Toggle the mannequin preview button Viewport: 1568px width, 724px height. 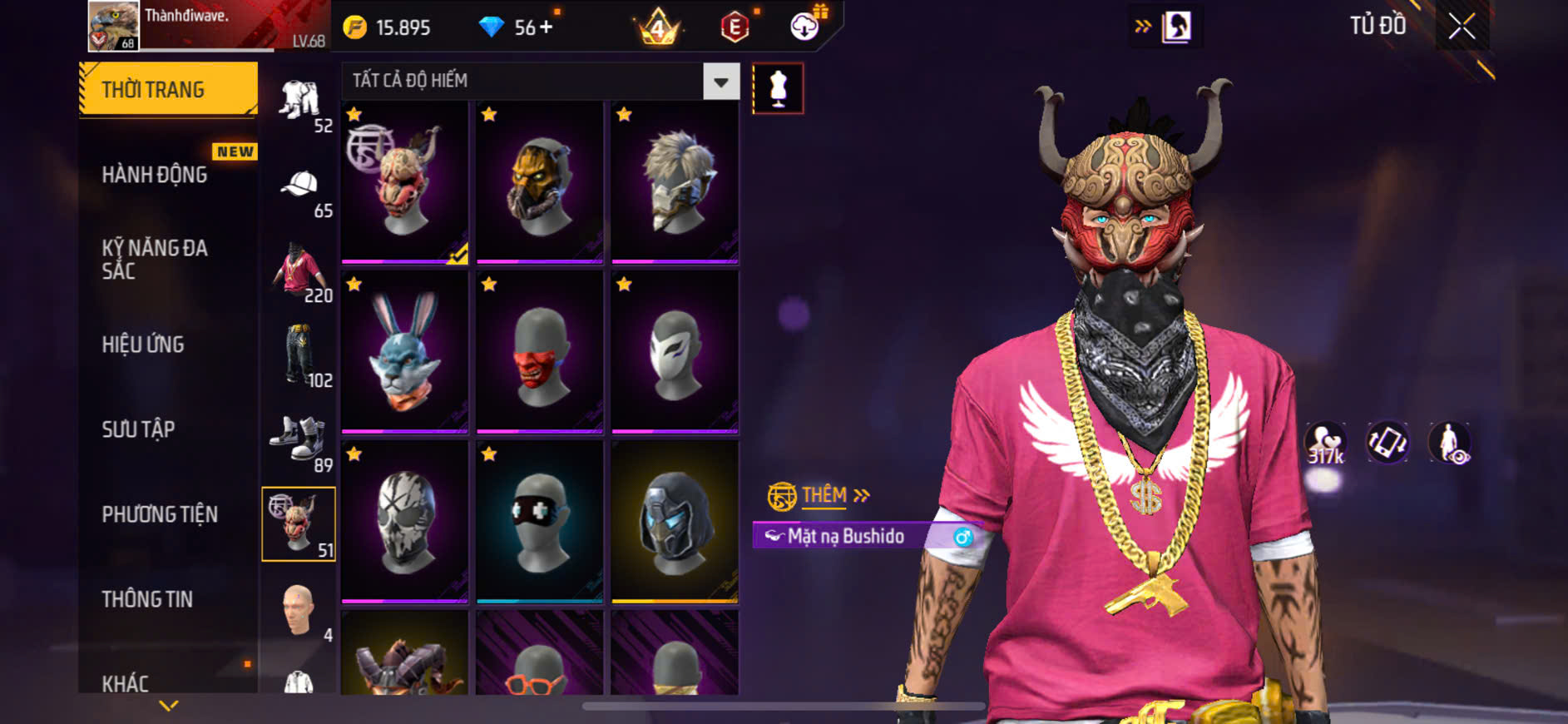(x=778, y=88)
